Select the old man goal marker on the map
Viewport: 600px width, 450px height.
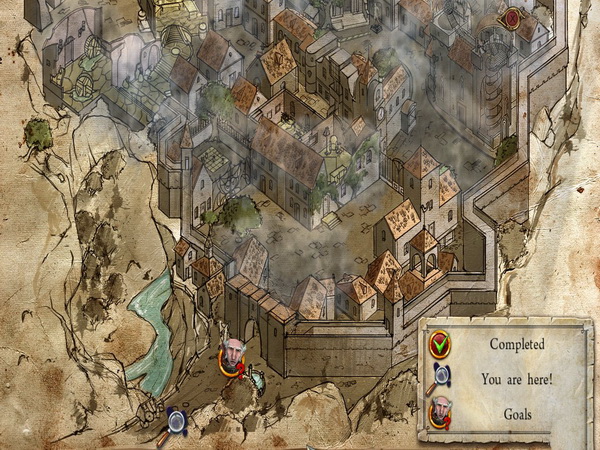pyautogui.click(x=232, y=354)
